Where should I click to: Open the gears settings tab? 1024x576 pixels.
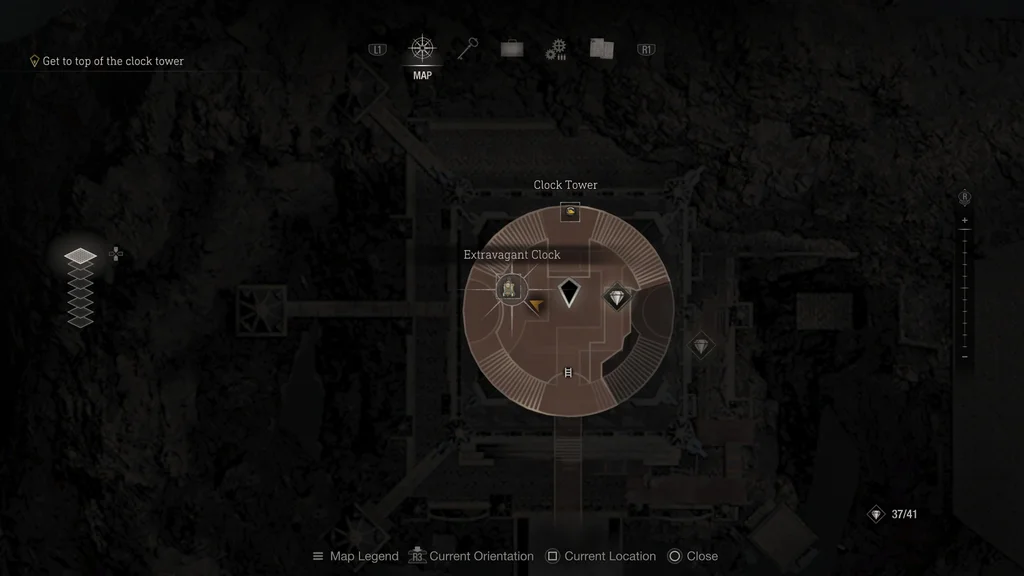pos(556,50)
